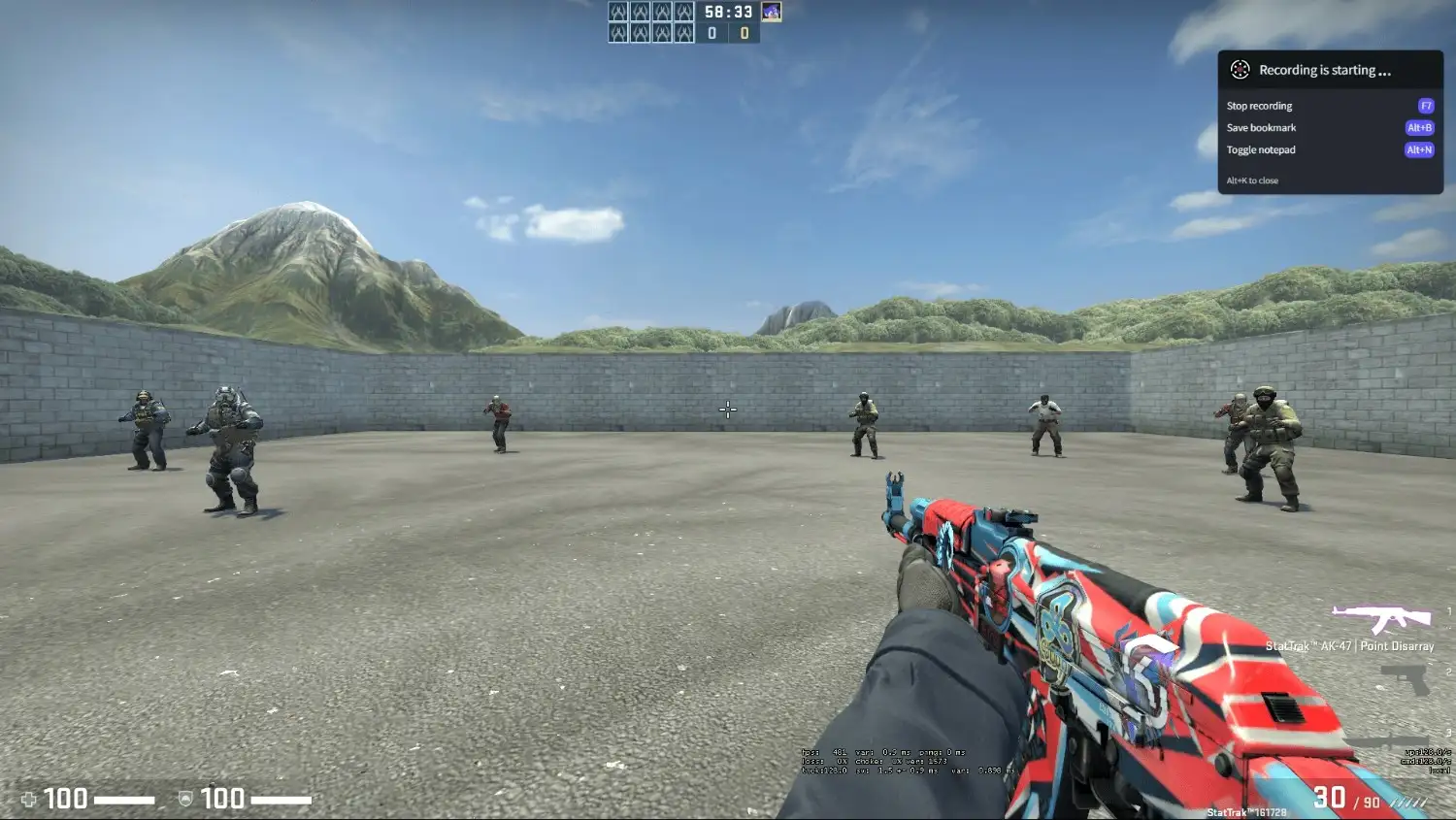
Task: Click the armor shield icon bottom left
Action: coord(184,799)
